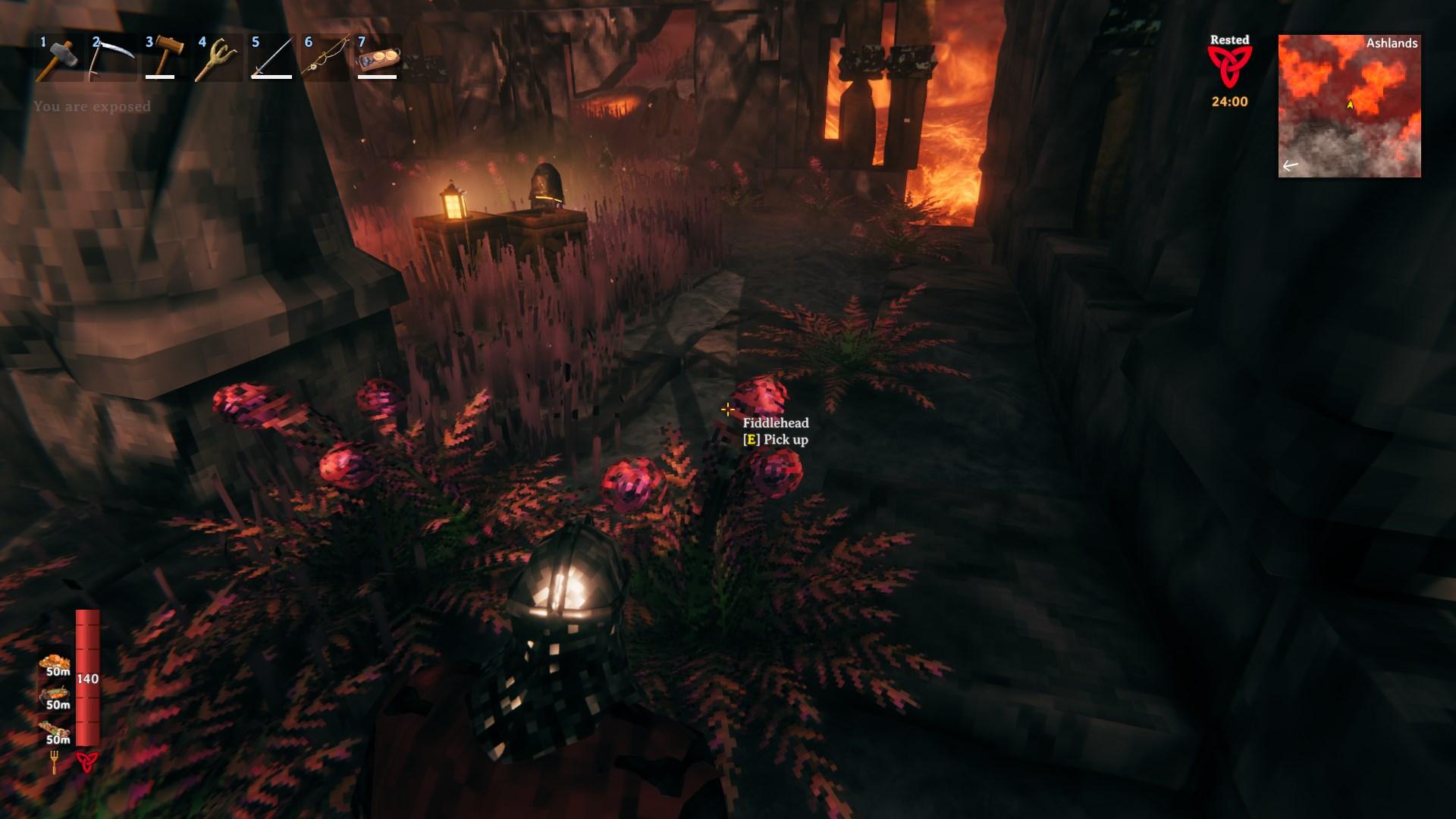Choose the wooden mallet in slot 3
1456x819 pixels.
click(165, 57)
